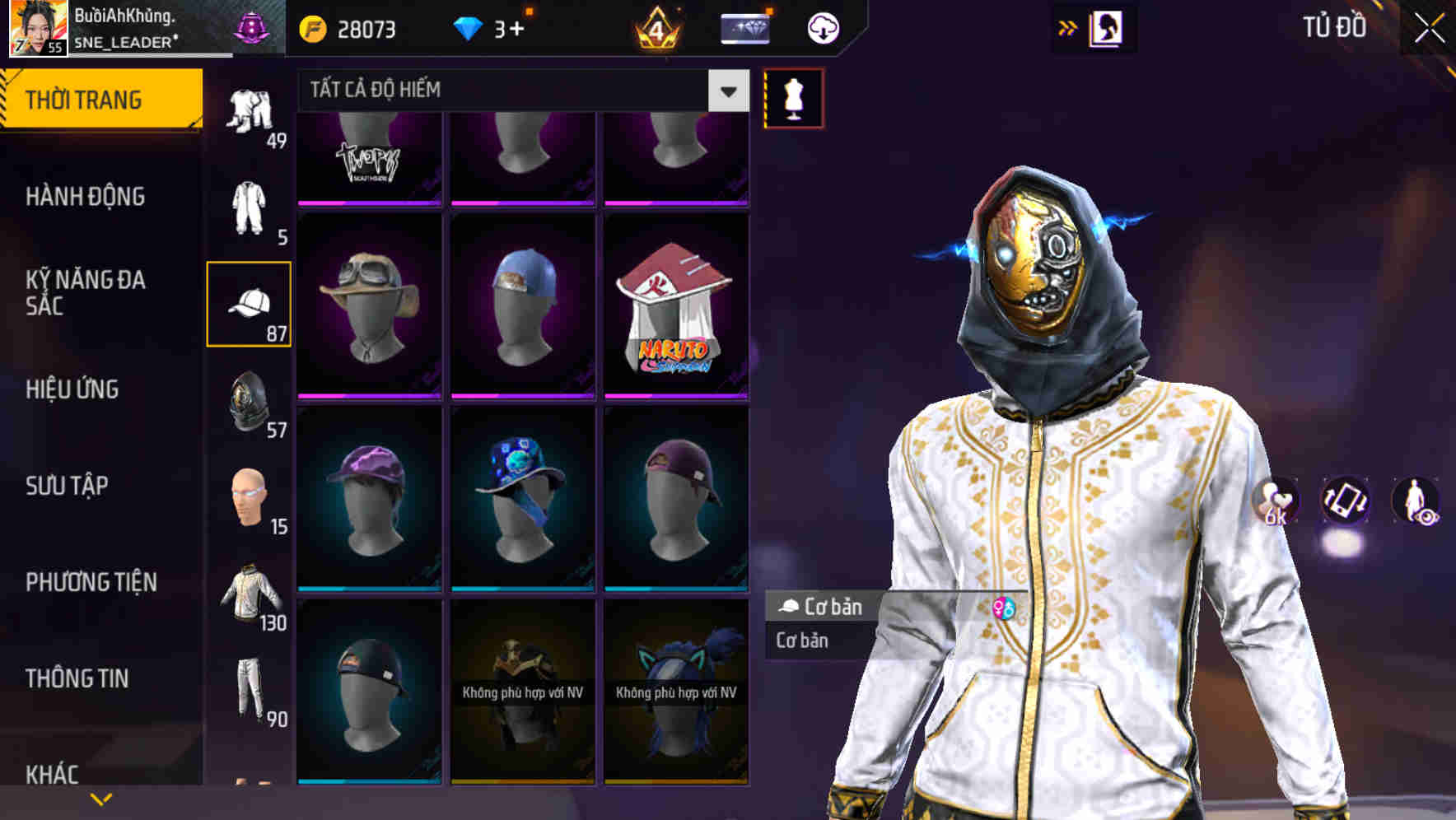Image resolution: width=1456 pixels, height=820 pixels.
Task: Toggle the mannequin display beside the filter
Action: click(793, 96)
